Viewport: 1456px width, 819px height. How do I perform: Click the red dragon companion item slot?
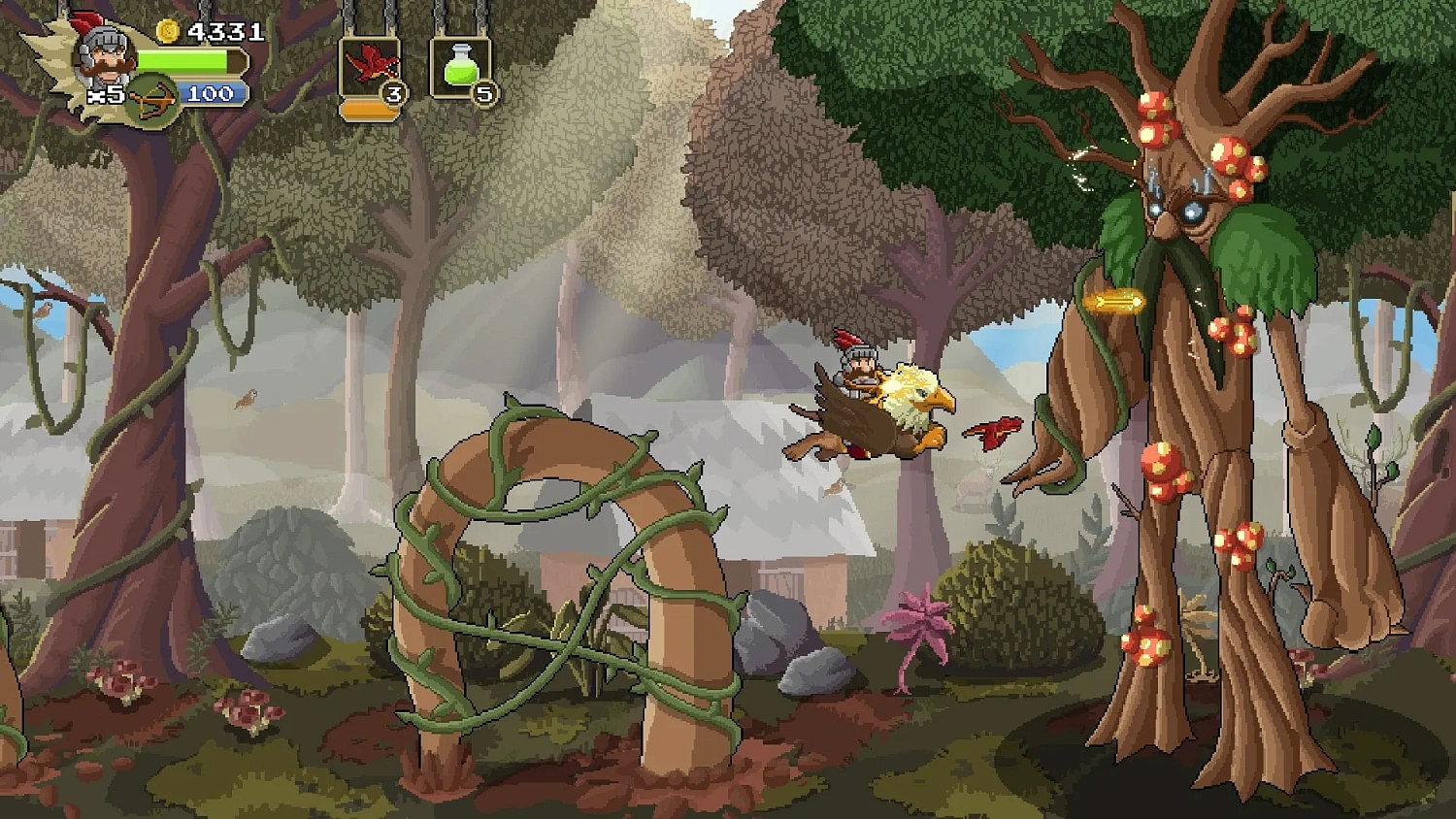370,62
